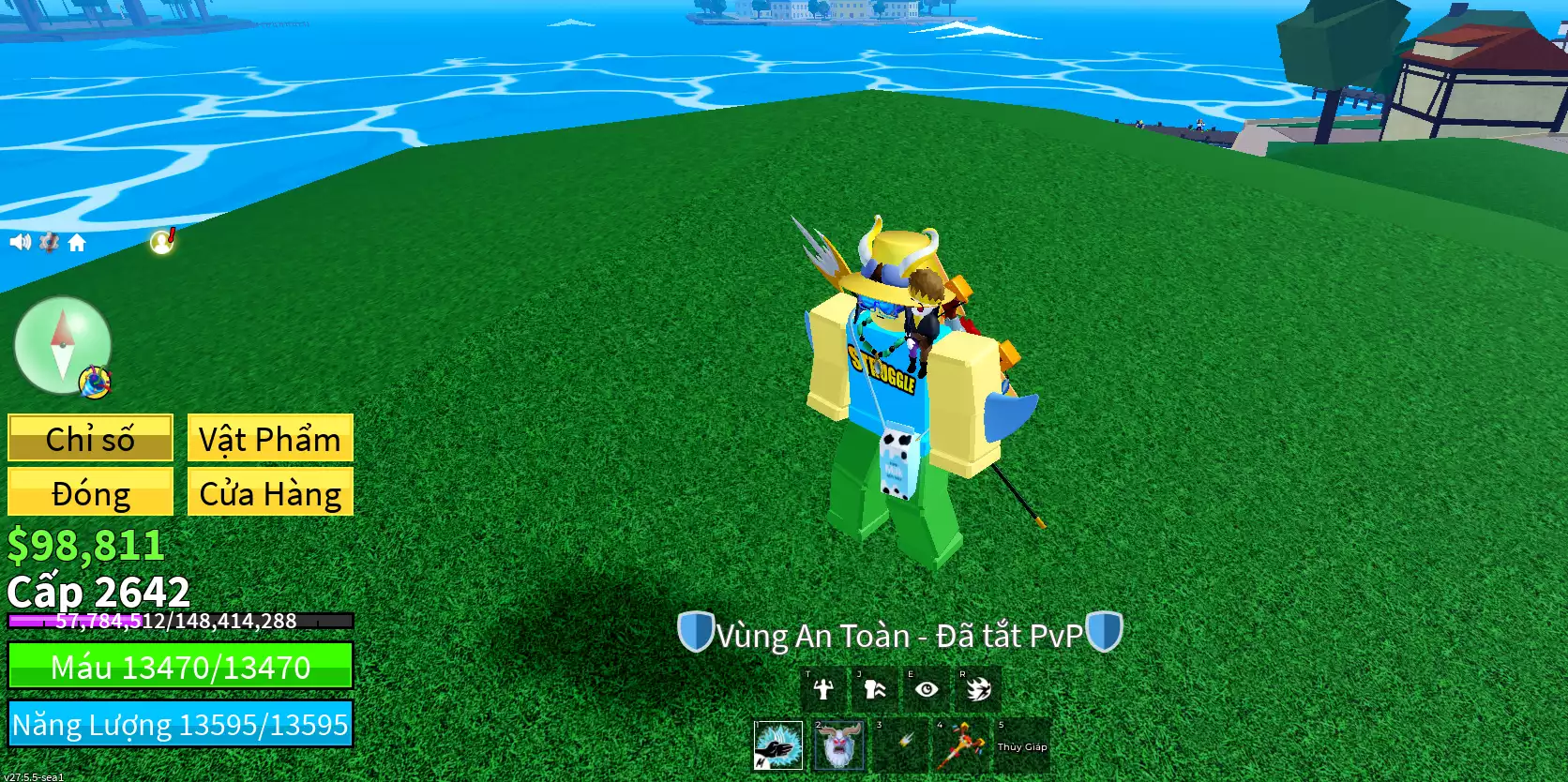Toggle the eye observation ability
The image size is (1568, 782).
(x=927, y=690)
